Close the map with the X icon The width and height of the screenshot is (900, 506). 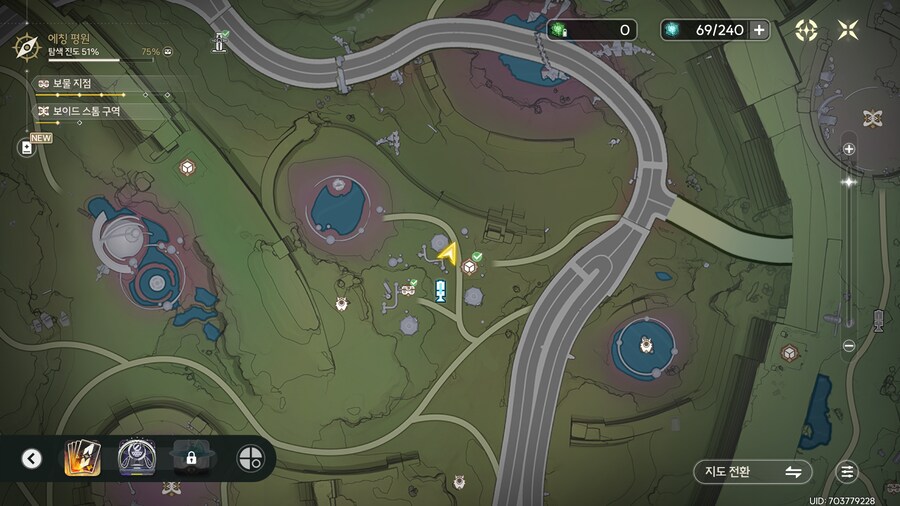(x=848, y=30)
